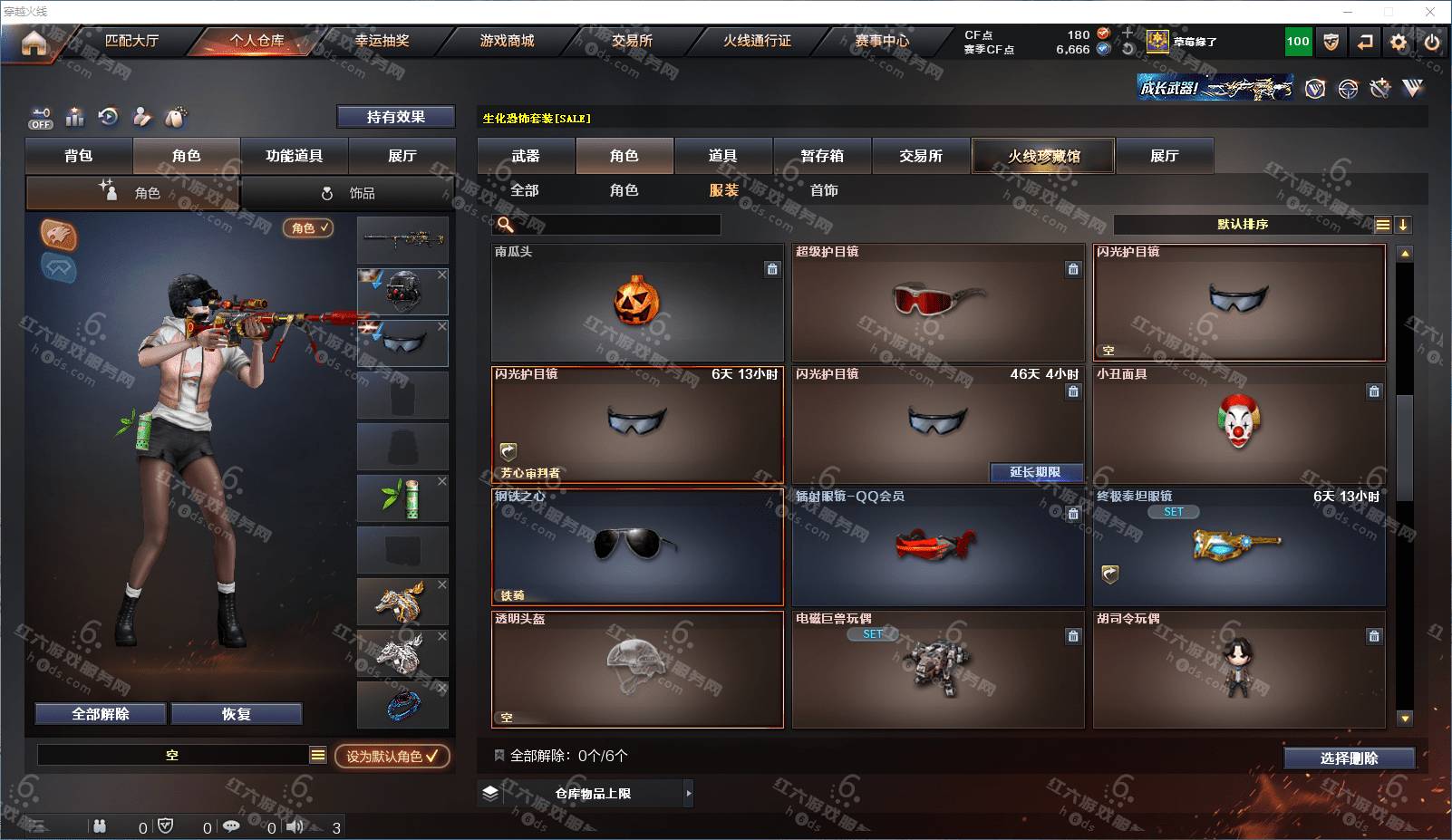Go to the 游戏商城 shop
Viewport: 1452px width, 840px height.
507,41
